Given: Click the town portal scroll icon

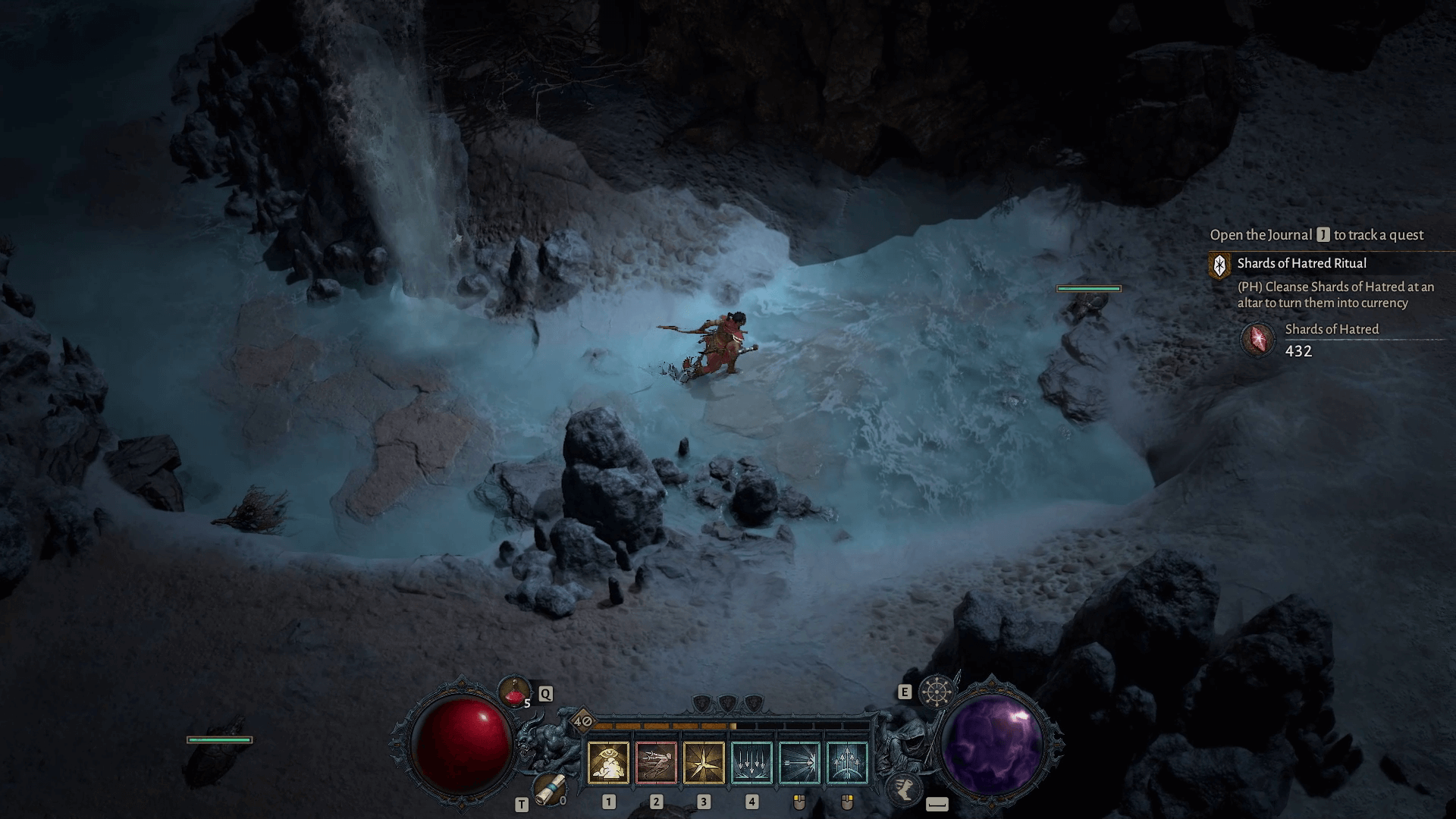Looking at the screenshot, I should coord(548,789).
